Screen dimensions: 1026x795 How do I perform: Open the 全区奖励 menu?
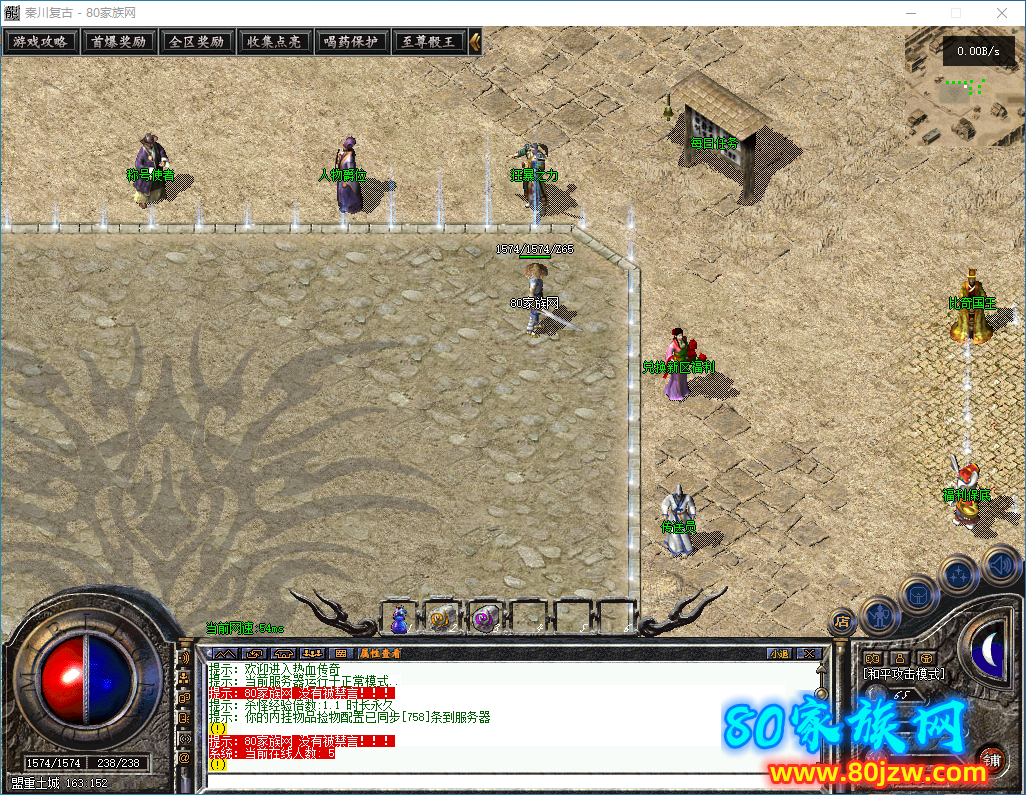tap(197, 42)
